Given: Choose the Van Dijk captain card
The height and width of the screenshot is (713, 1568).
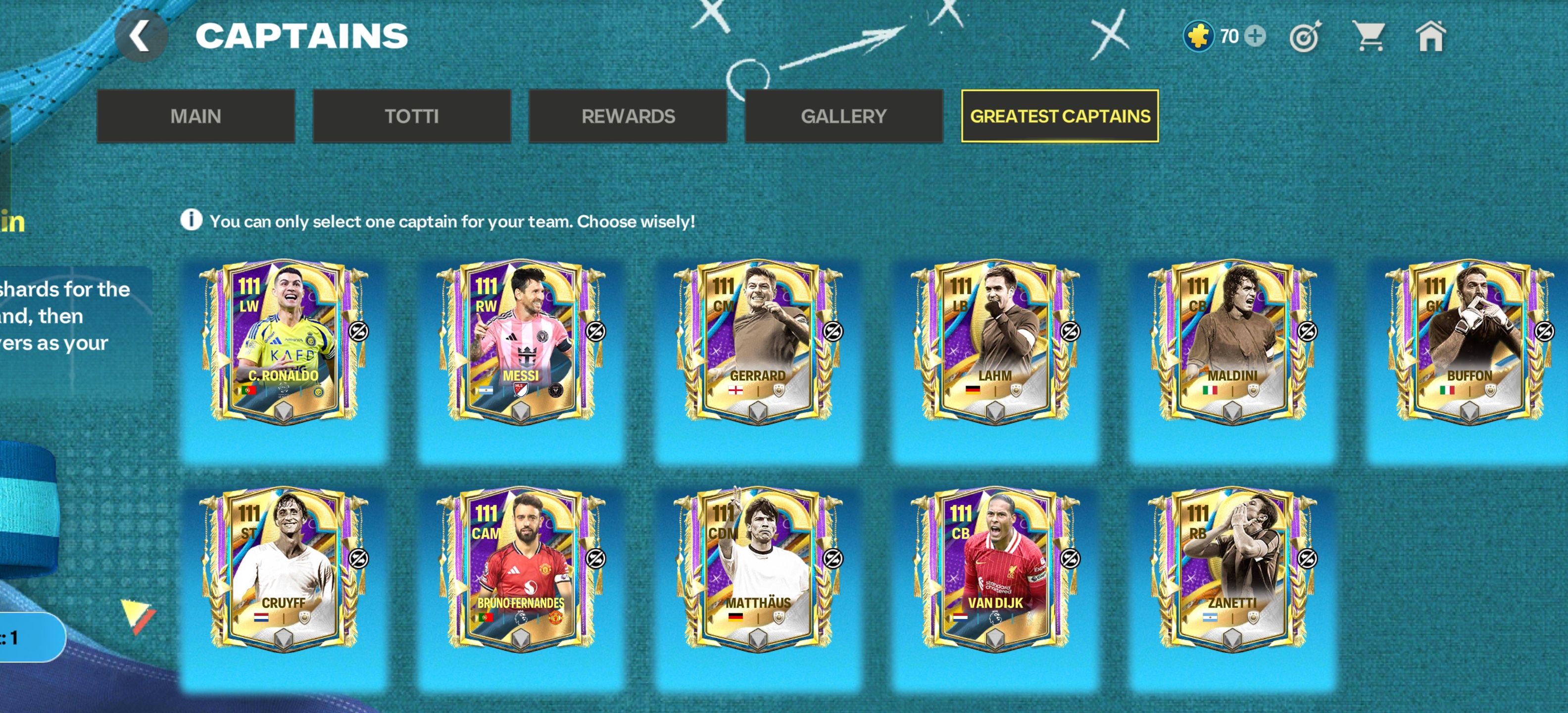Looking at the screenshot, I should [995, 568].
